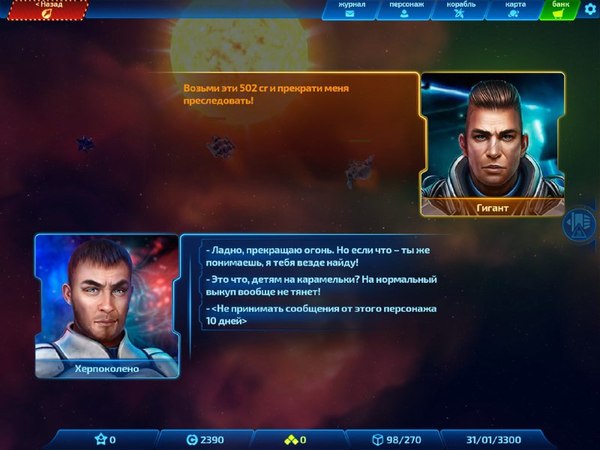Viewport: 600px width, 450px height.
Task: Switch to the персонаж tab
Action: (x=405, y=10)
